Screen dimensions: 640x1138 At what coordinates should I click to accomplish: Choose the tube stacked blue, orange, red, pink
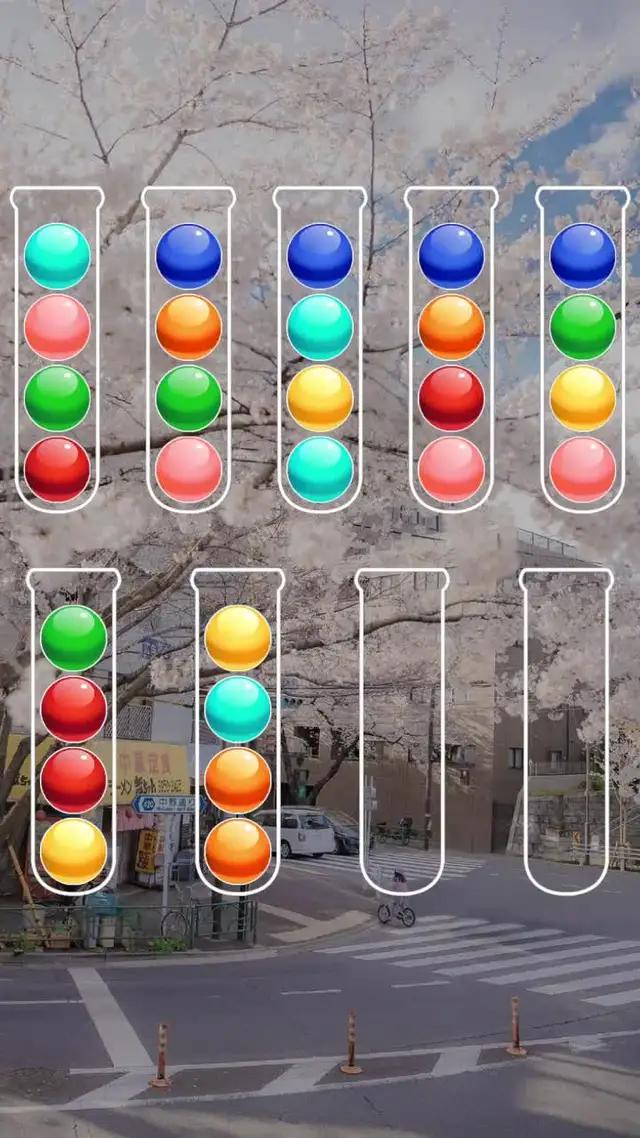click(451, 350)
